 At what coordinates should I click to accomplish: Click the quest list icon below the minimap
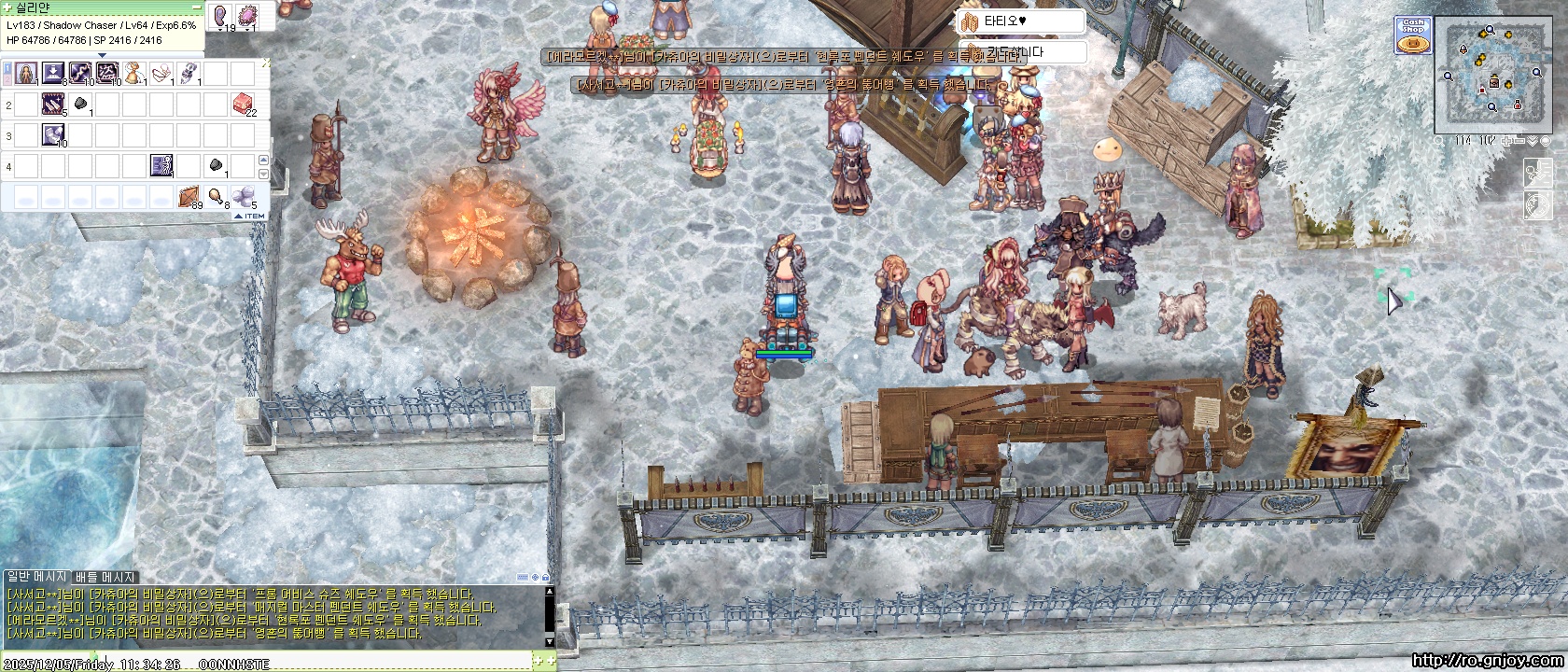pyautogui.click(x=1537, y=173)
